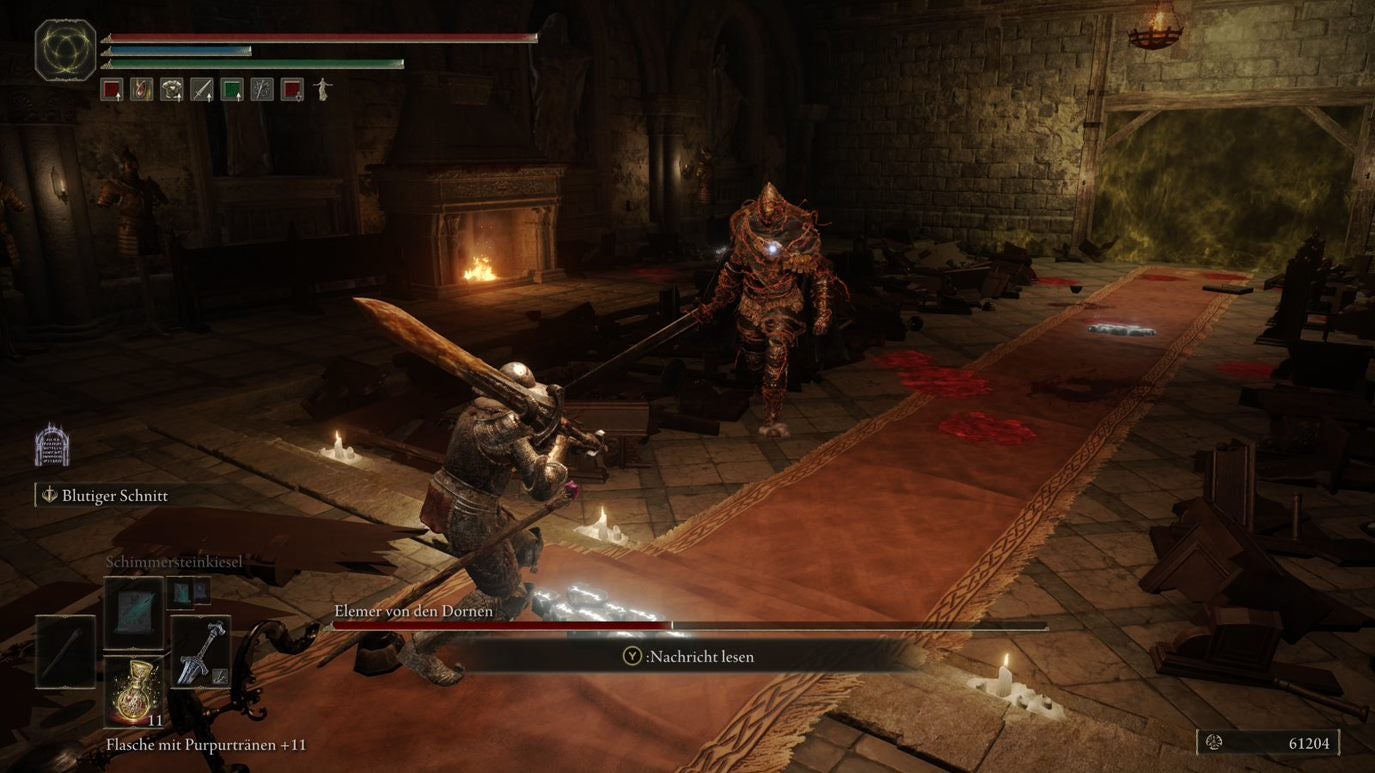1375x773 pixels.
Task: Read the message via the Nachricht lesen bar
Action: (690, 657)
